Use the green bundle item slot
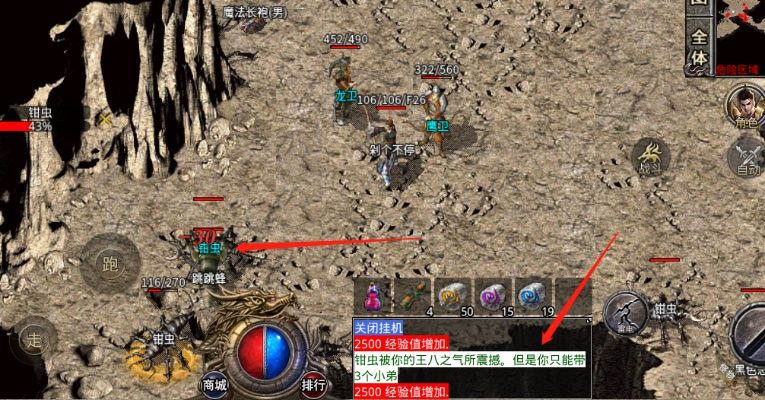The image size is (765, 400). click(x=416, y=295)
